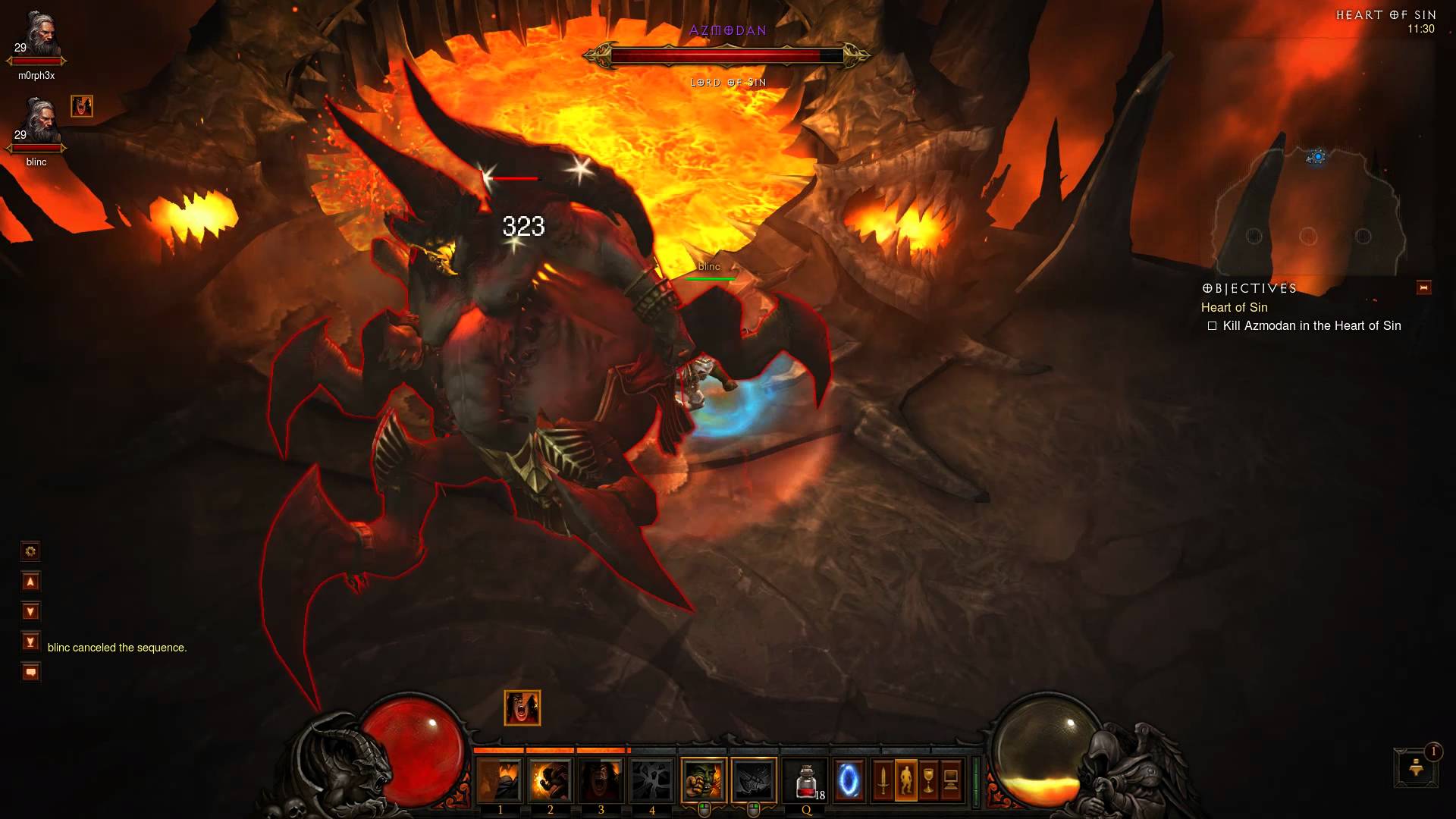Open the skills menu sword button
This screenshot has width=1456, height=819.
coord(883,780)
